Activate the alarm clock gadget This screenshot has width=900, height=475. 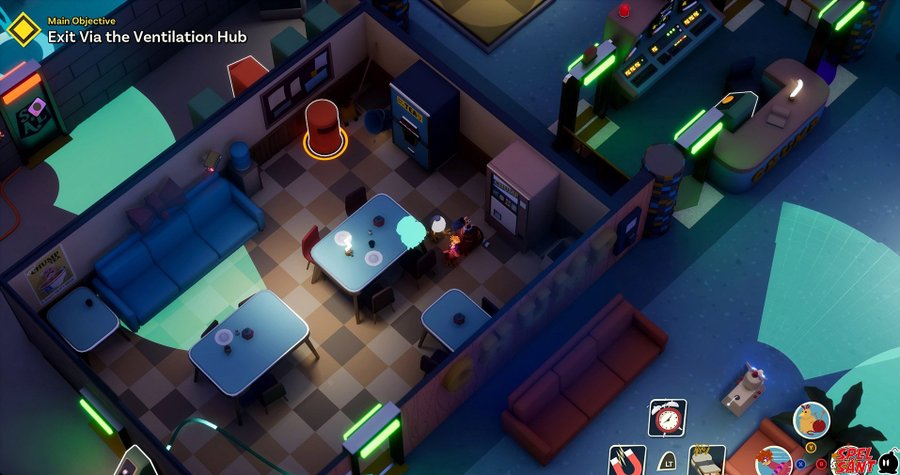[x=667, y=418]
